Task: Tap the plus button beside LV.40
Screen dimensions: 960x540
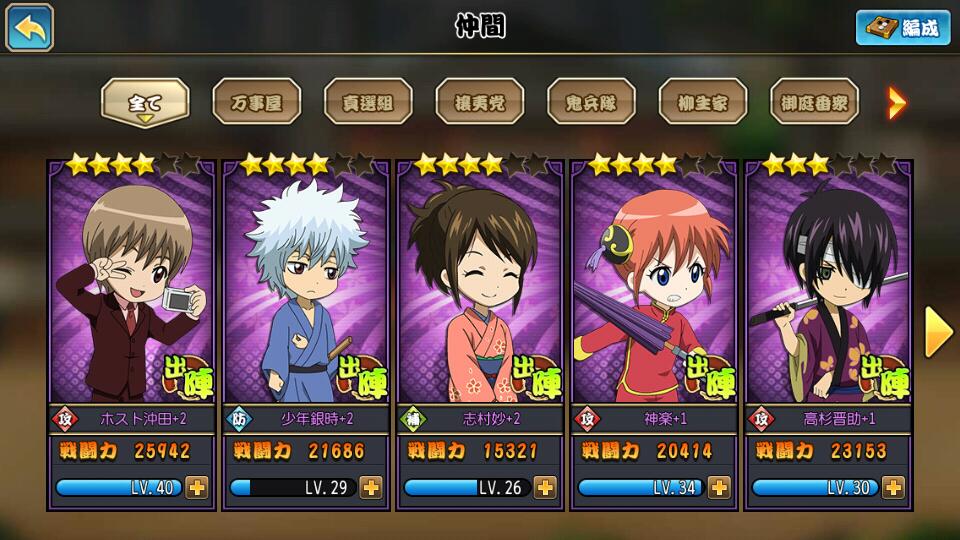Action: tap(196, 487)
